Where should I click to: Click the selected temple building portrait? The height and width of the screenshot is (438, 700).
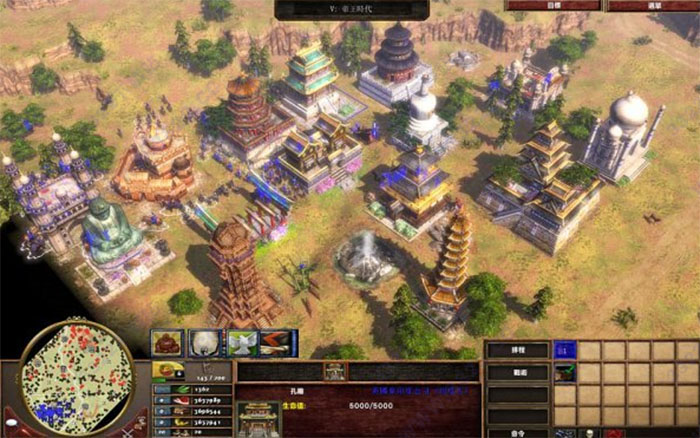pos(259,418)
